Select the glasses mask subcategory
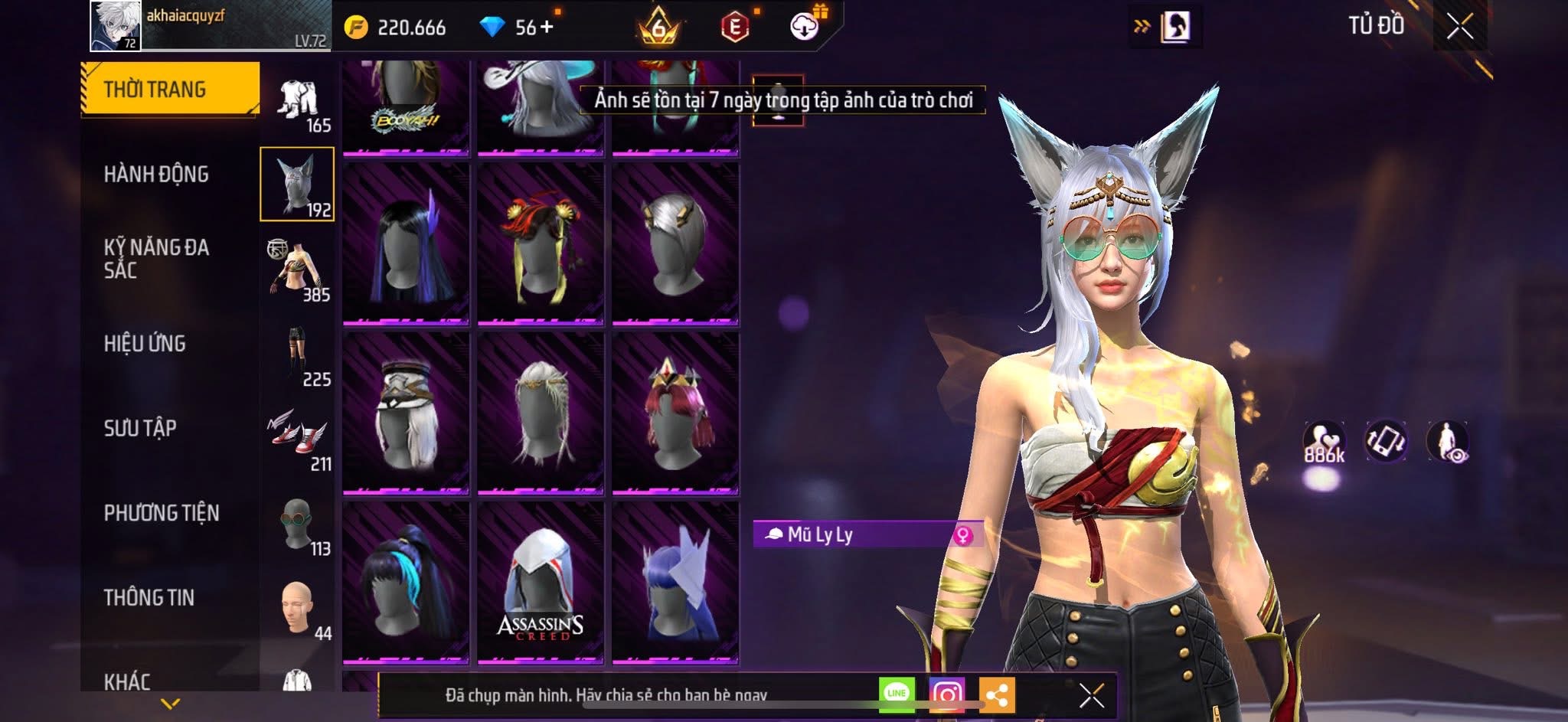Viewport: 1568px width, 722px height. (x=297, y=522)
